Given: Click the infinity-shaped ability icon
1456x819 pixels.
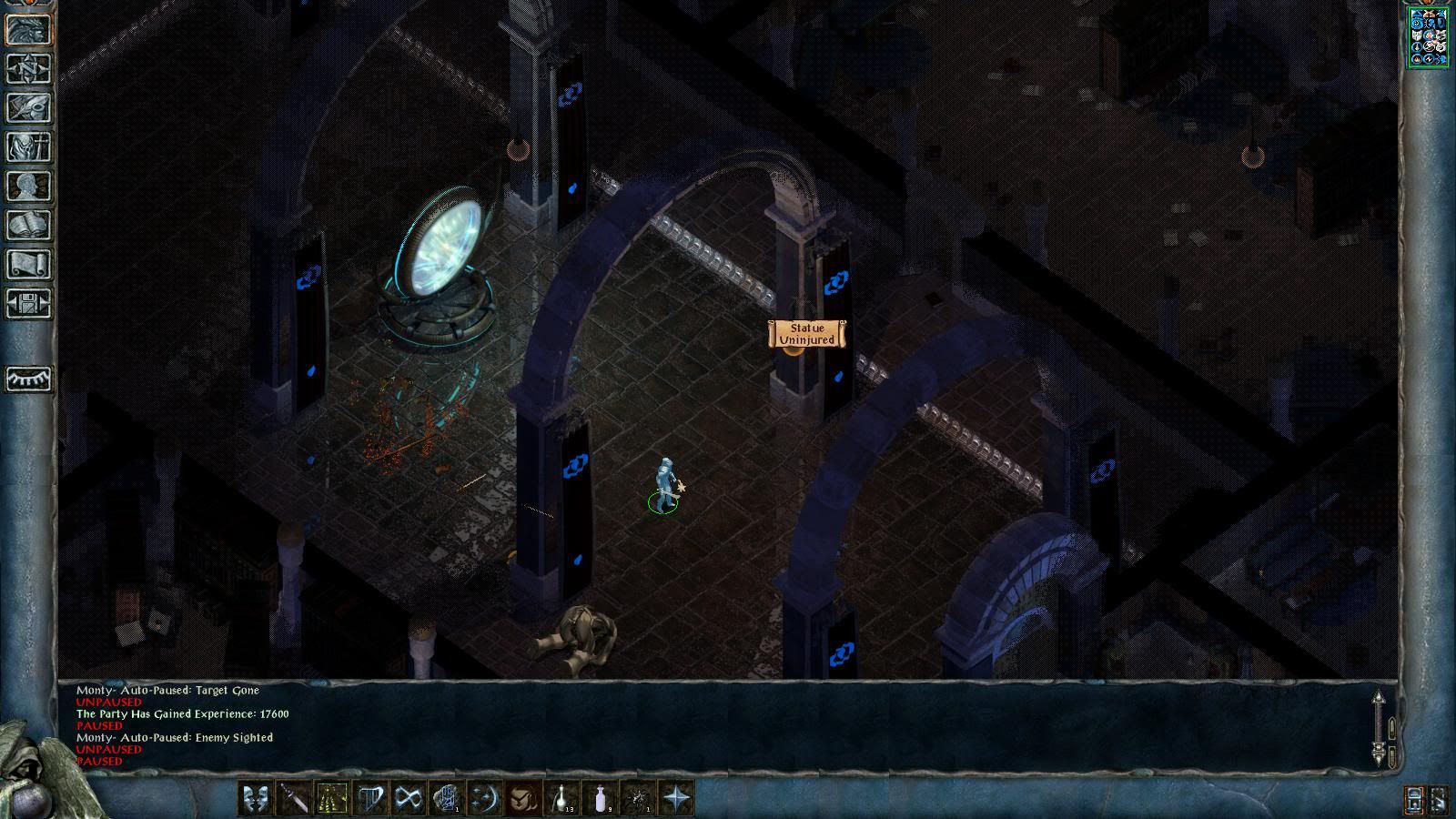Looking at the screenshot, I should point(409,798).
